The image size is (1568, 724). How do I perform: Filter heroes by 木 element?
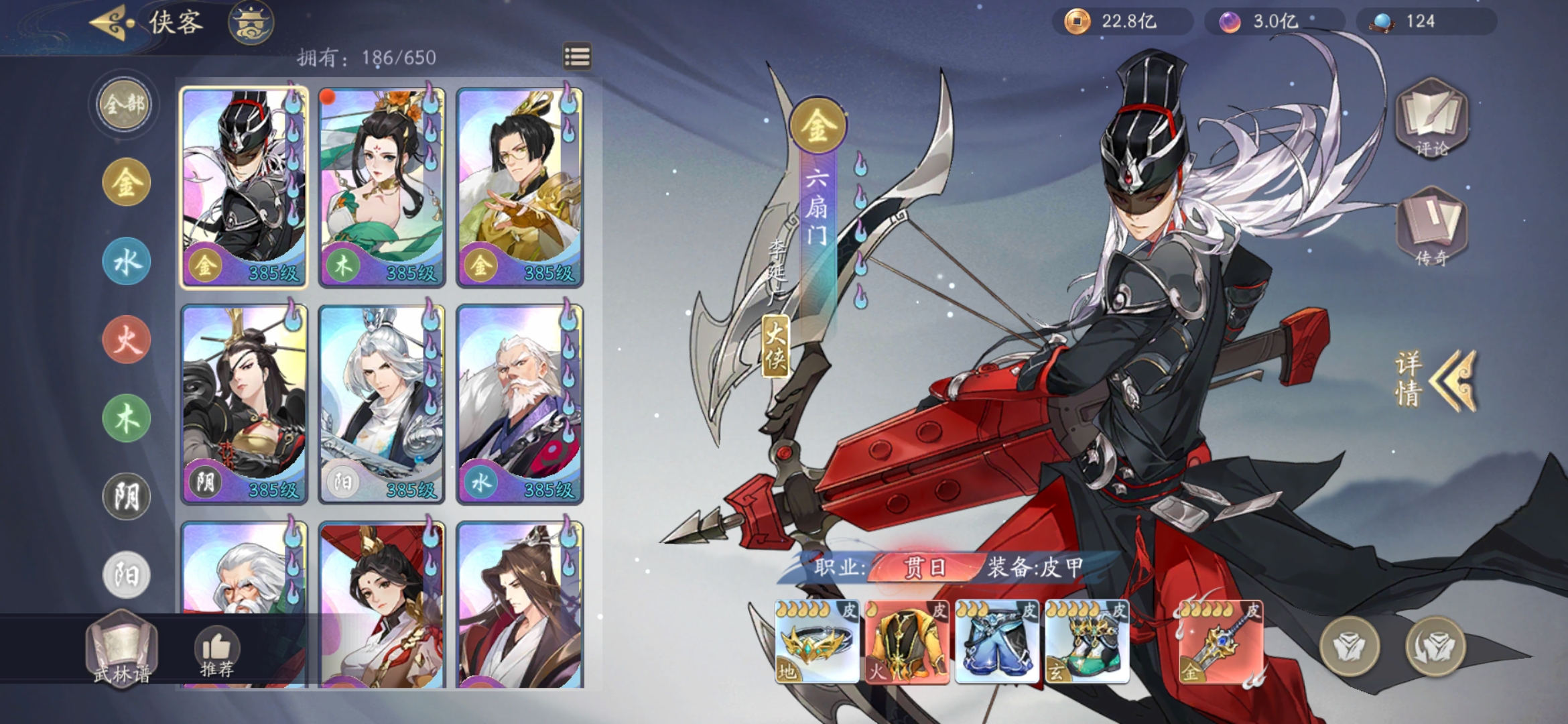[126, 418]
